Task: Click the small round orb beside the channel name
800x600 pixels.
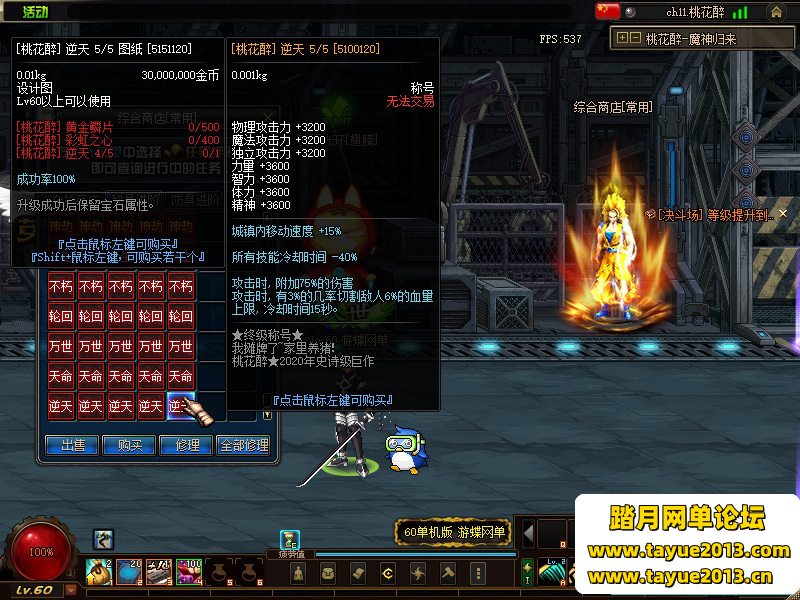Action: click(x=631, y=12)
